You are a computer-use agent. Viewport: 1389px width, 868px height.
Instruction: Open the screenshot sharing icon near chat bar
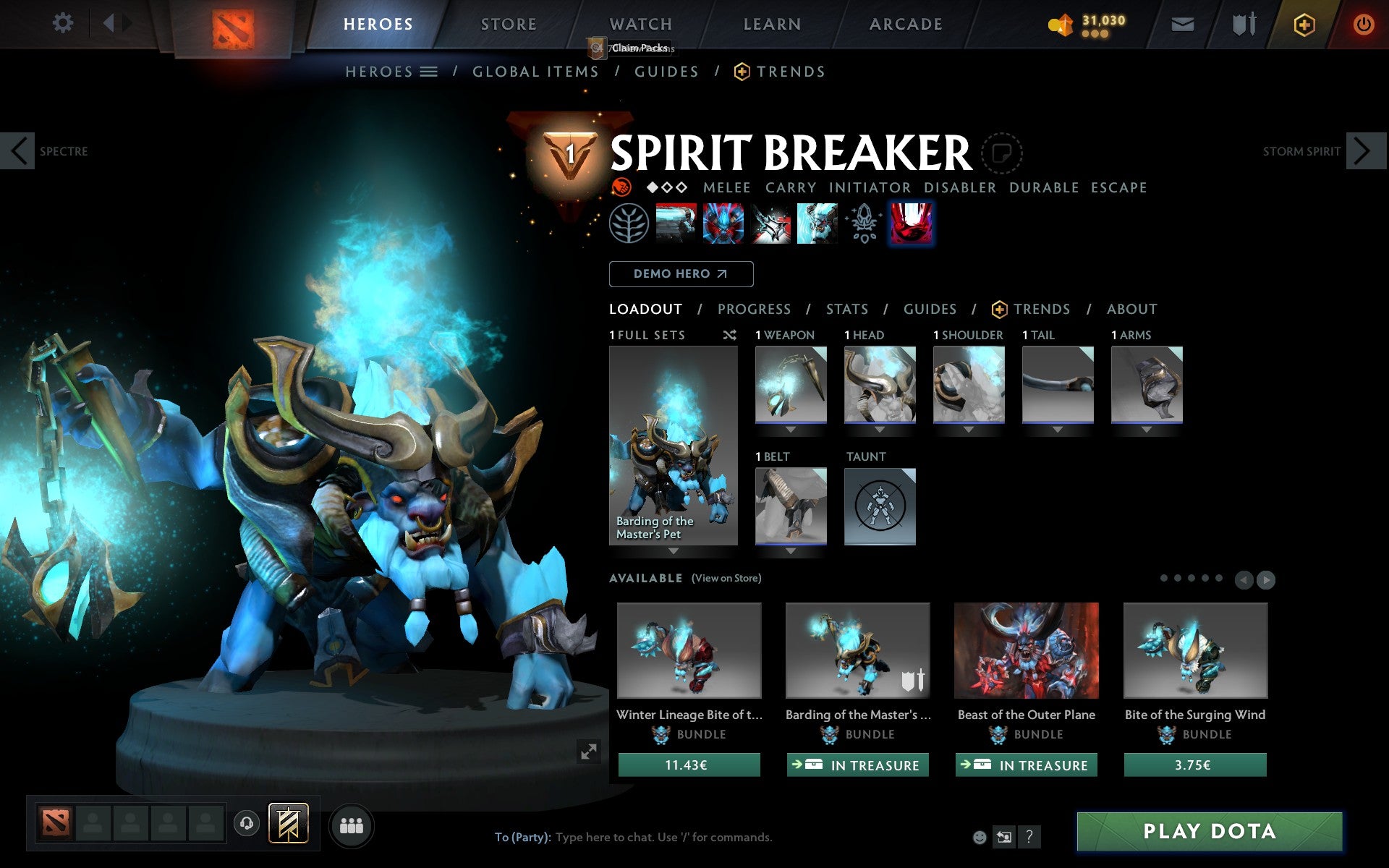coord(1004,838)
